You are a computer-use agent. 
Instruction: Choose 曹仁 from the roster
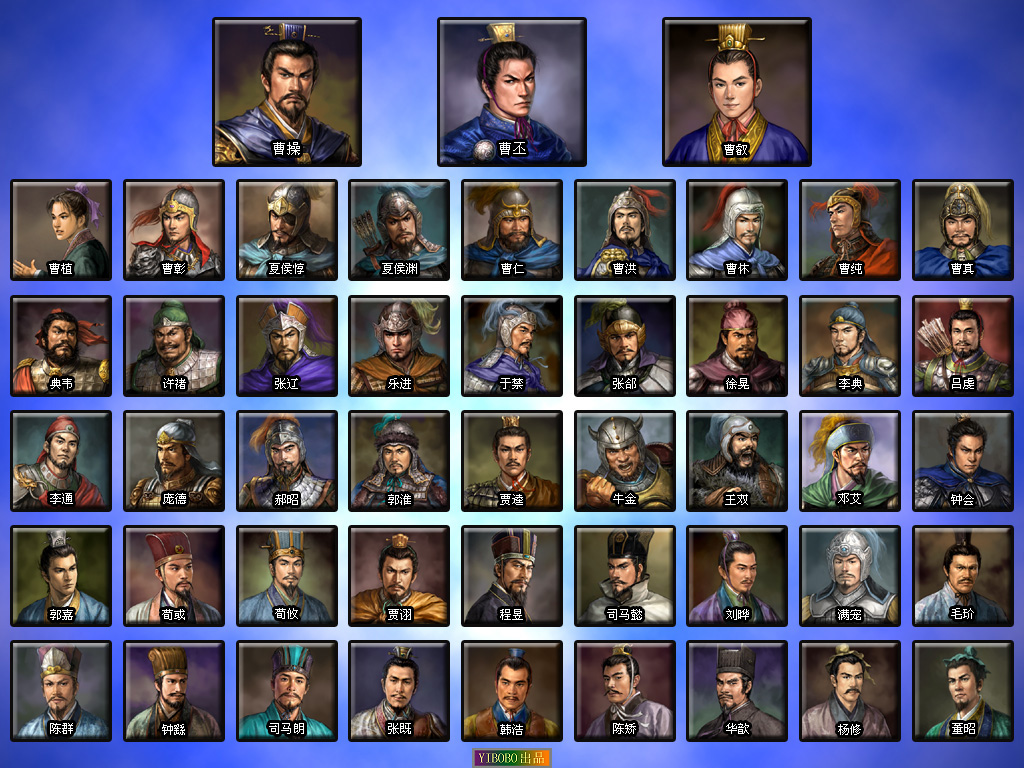(x=512, y=230)
